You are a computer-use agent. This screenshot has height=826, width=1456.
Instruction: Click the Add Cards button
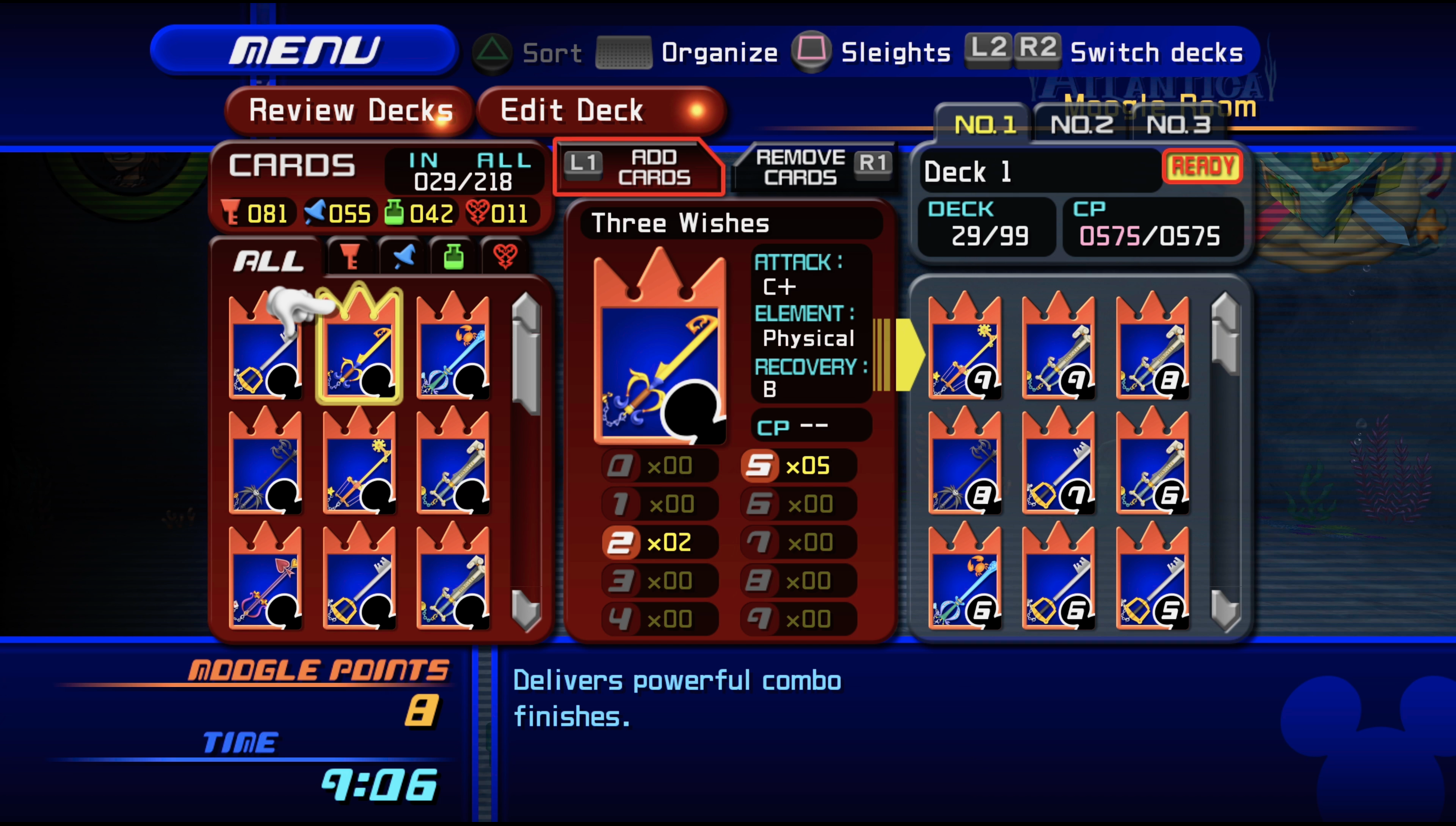[x=638, y=167]
